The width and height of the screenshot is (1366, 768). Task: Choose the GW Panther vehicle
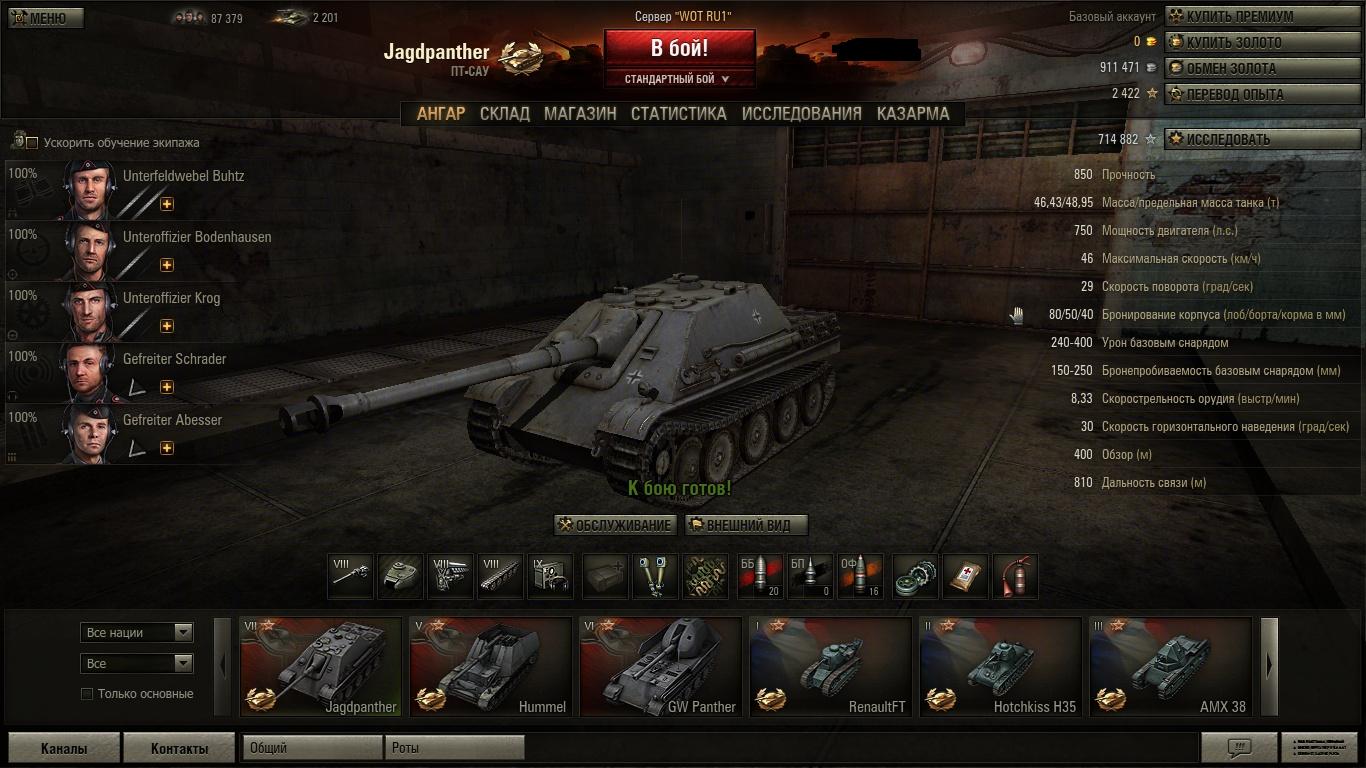pos(660,666)
